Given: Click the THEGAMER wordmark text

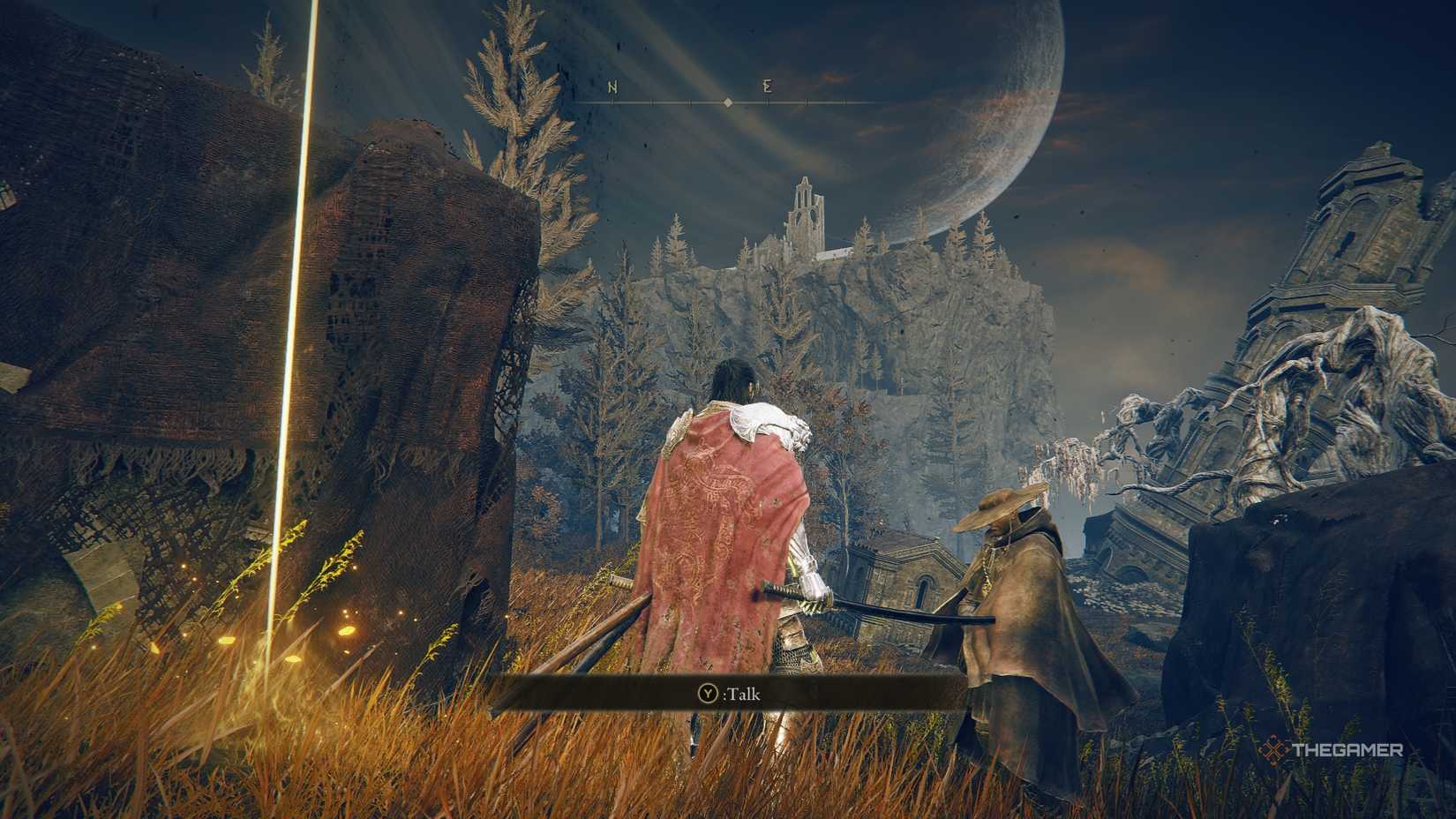Looking at the screenshot, I should [1350, 748].
